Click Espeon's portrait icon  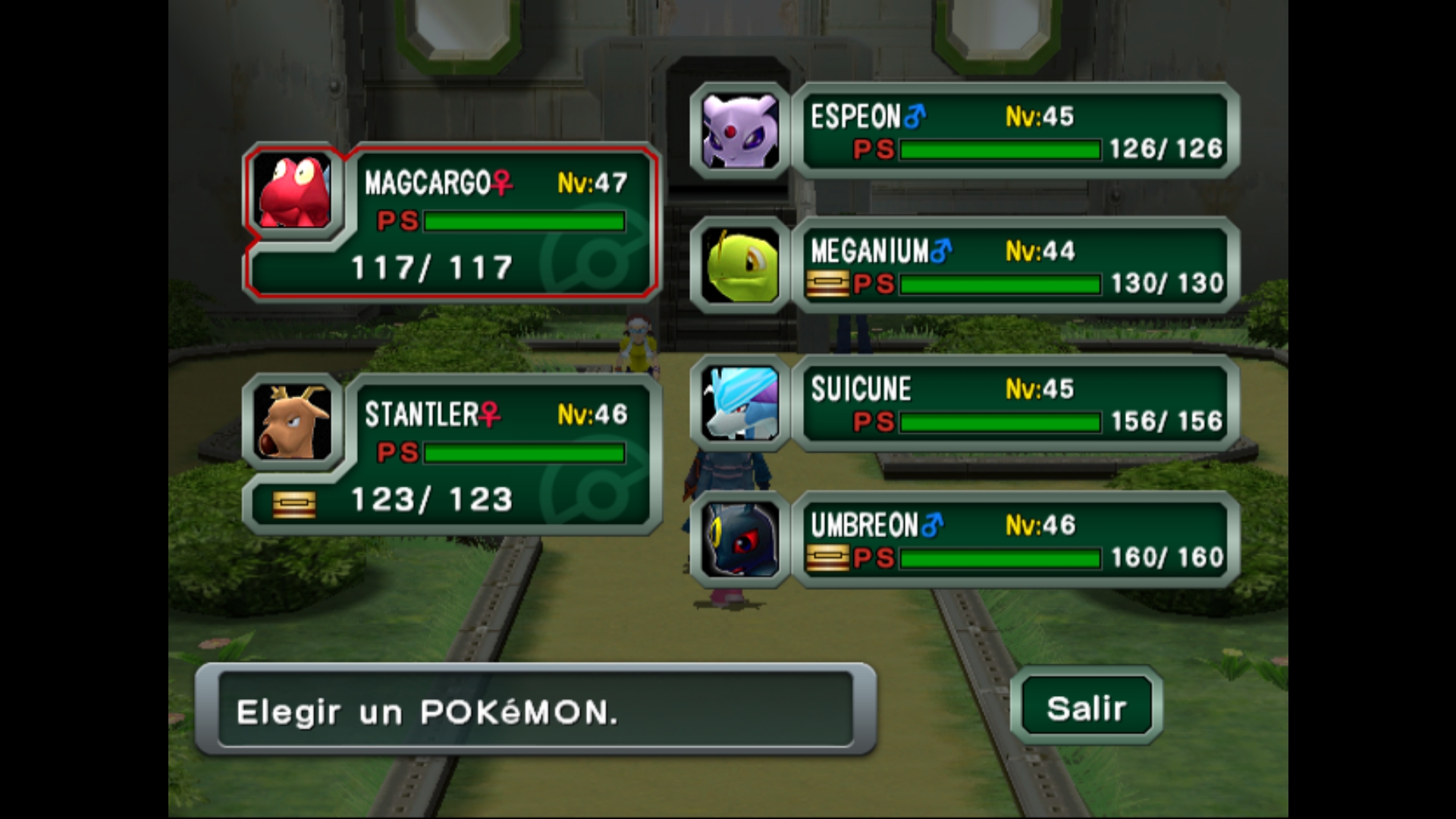(x=740, y=131)
